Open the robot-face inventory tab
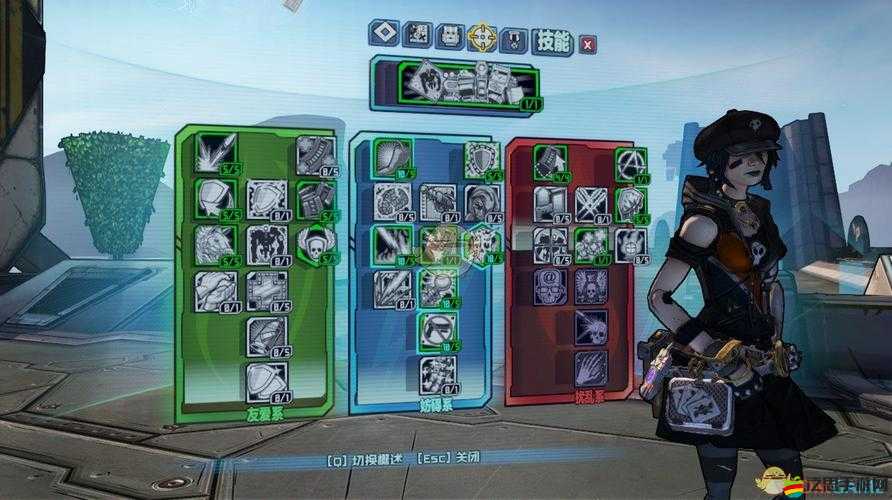The image size is (892, 500). (x=450, y=35)
